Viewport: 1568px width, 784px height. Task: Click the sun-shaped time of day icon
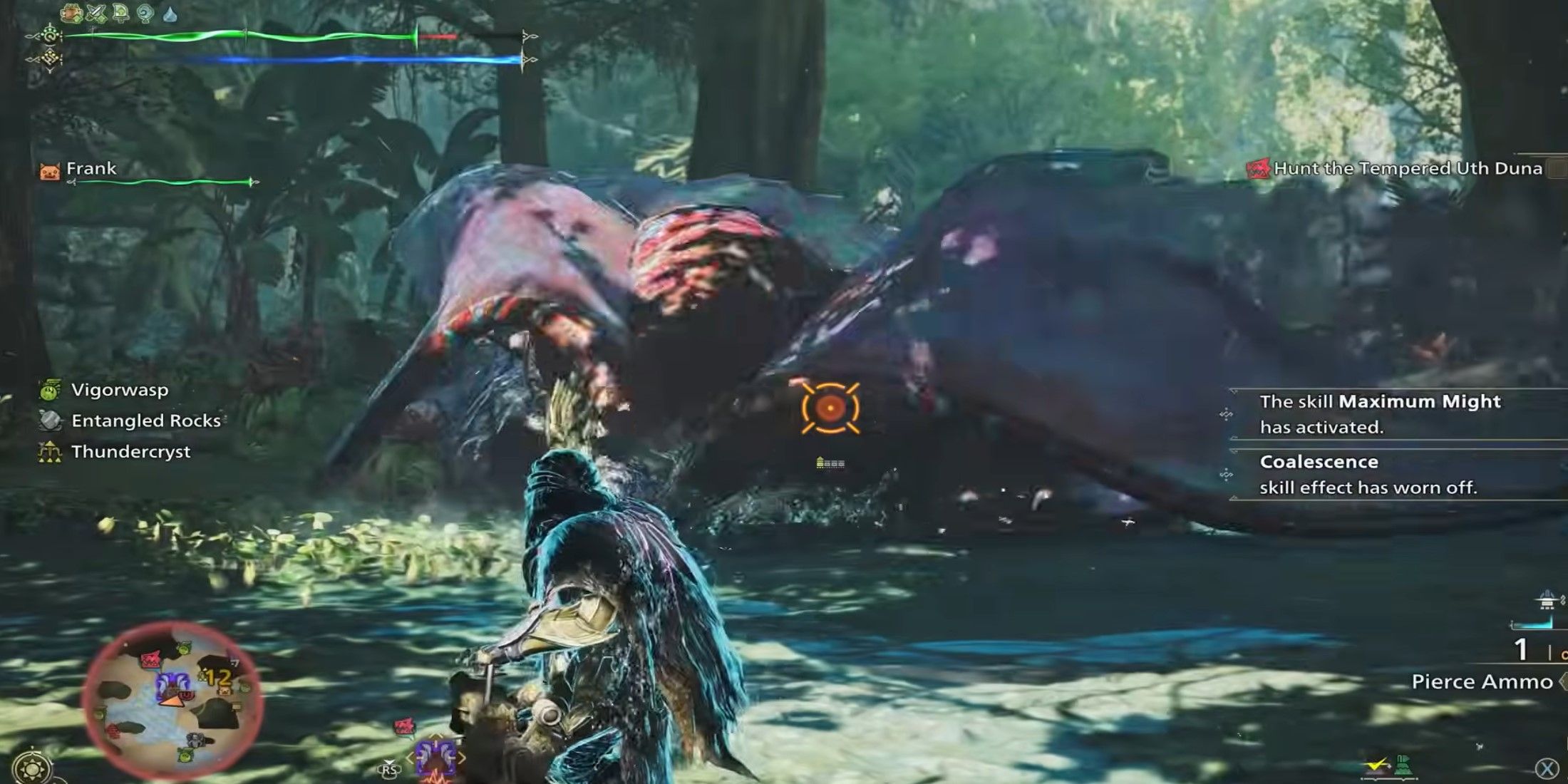point(32,768)
